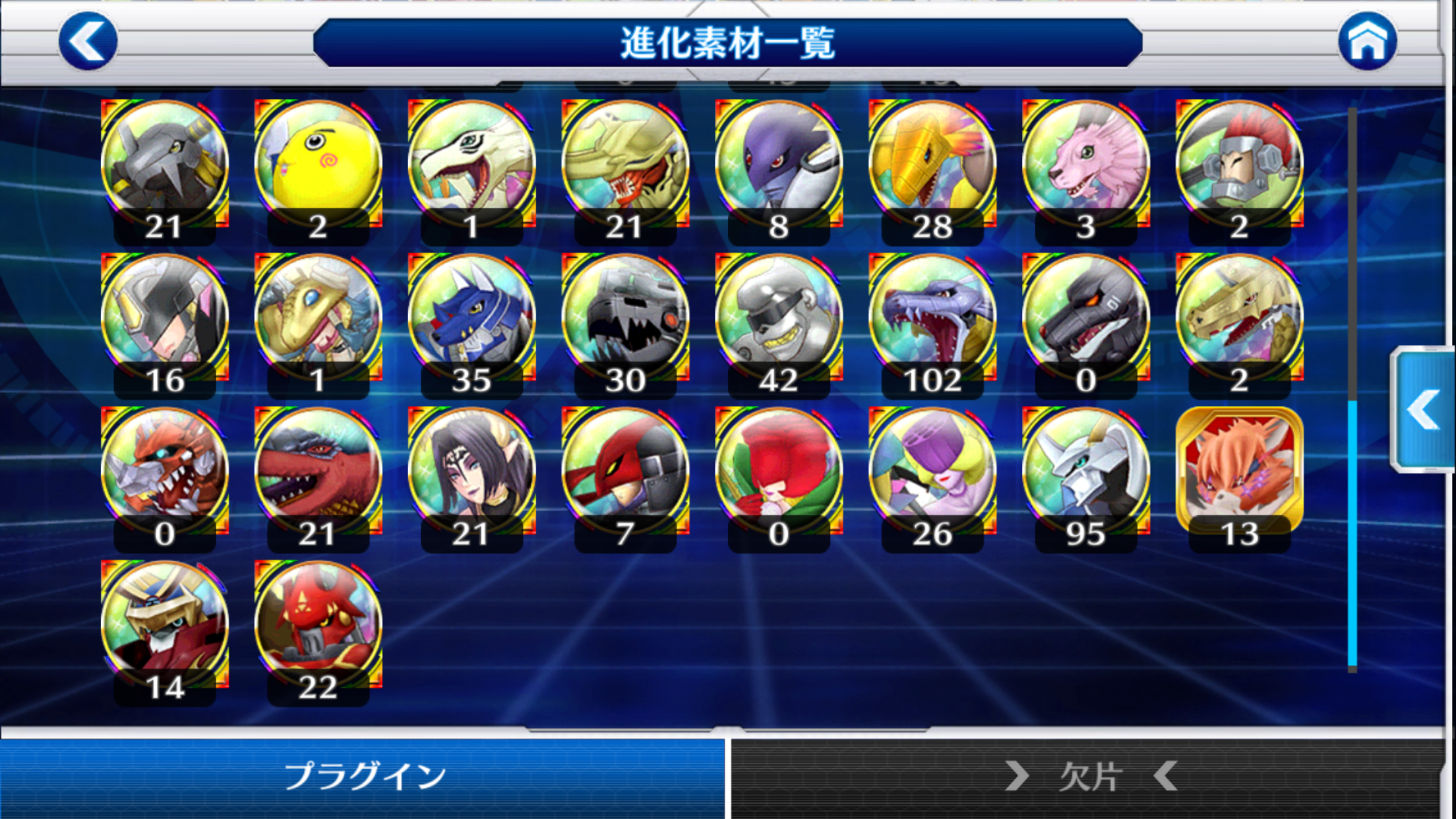Choose the pink lion plugin with count 3
This screenshot has width=1456, height=819.
[x=1085, y=165]
